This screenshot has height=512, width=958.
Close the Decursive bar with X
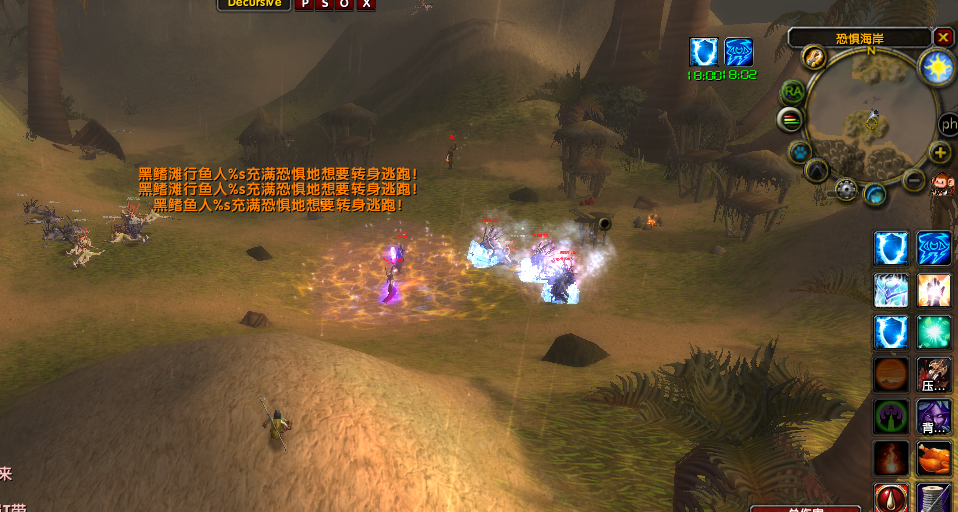367,4
